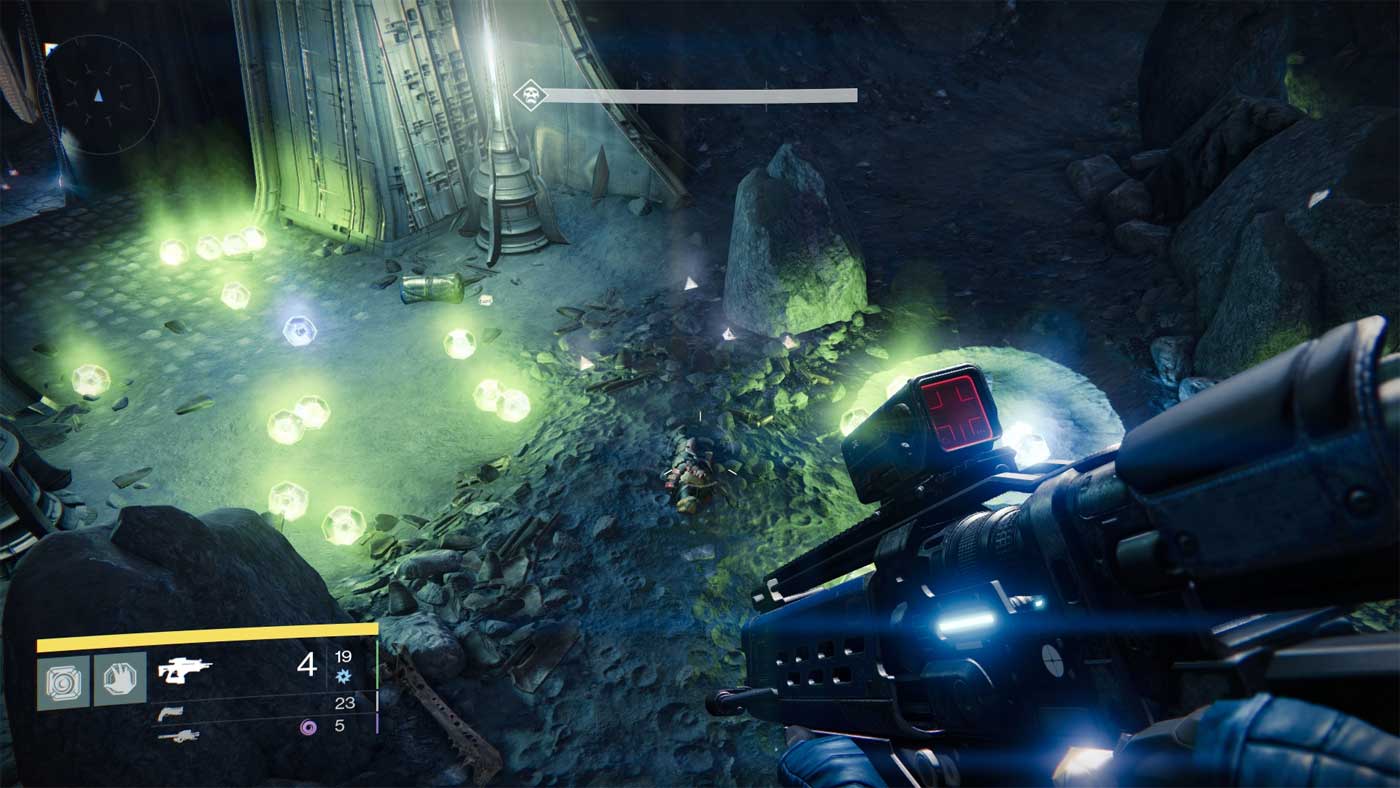The height and width of the screenshot is (788, 1400).
Task: Click the reserve ammo count 23
Action: [x=346, y=703]
